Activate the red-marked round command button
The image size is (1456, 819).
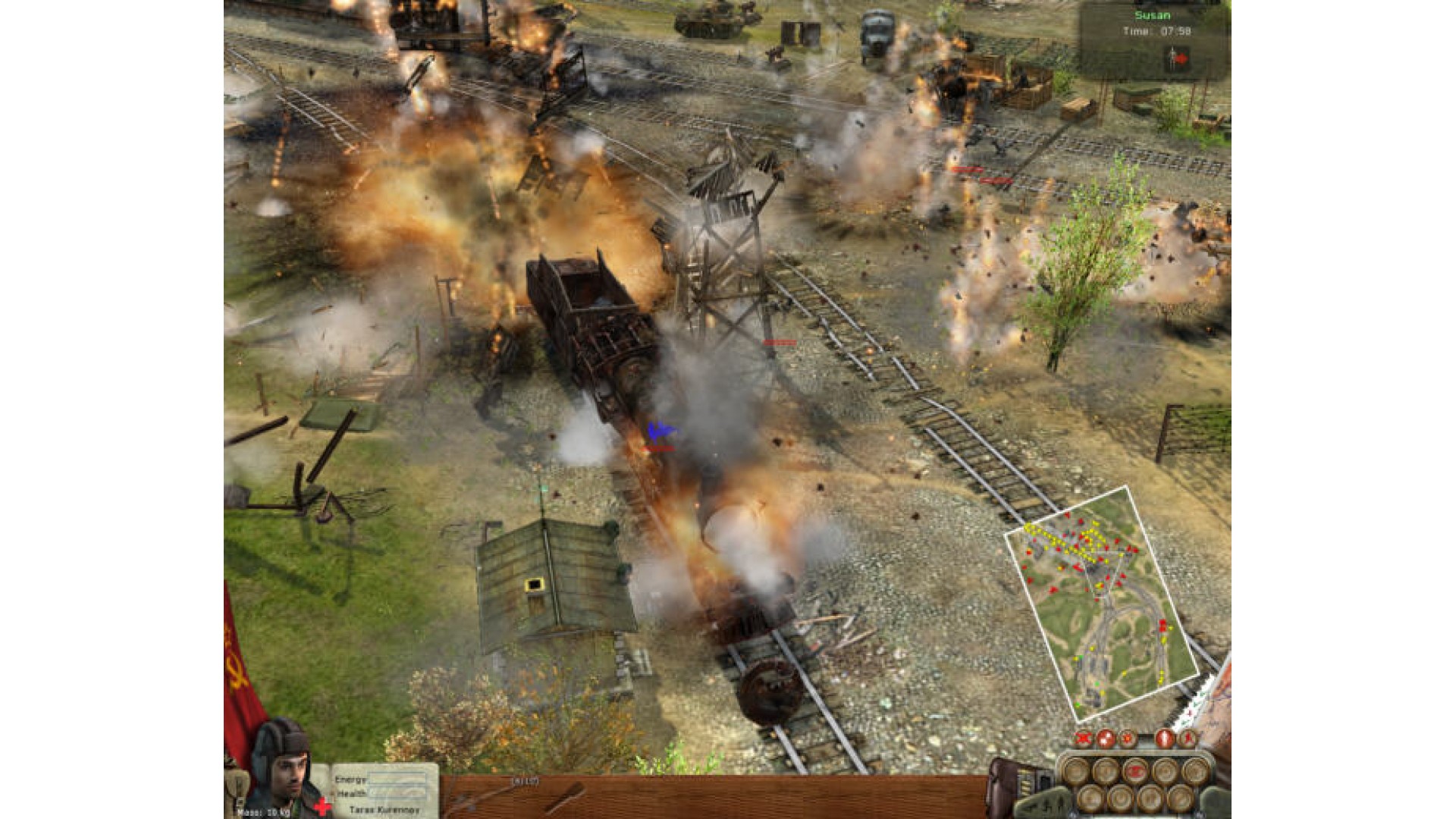[x=1135, y=771]
